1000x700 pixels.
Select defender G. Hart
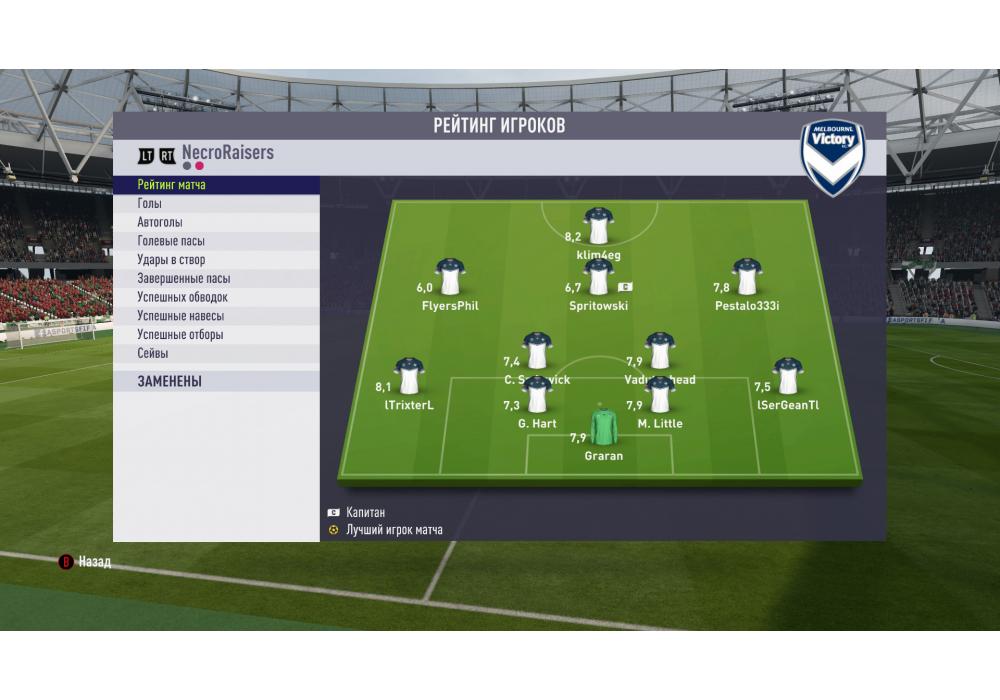(537, 395)
